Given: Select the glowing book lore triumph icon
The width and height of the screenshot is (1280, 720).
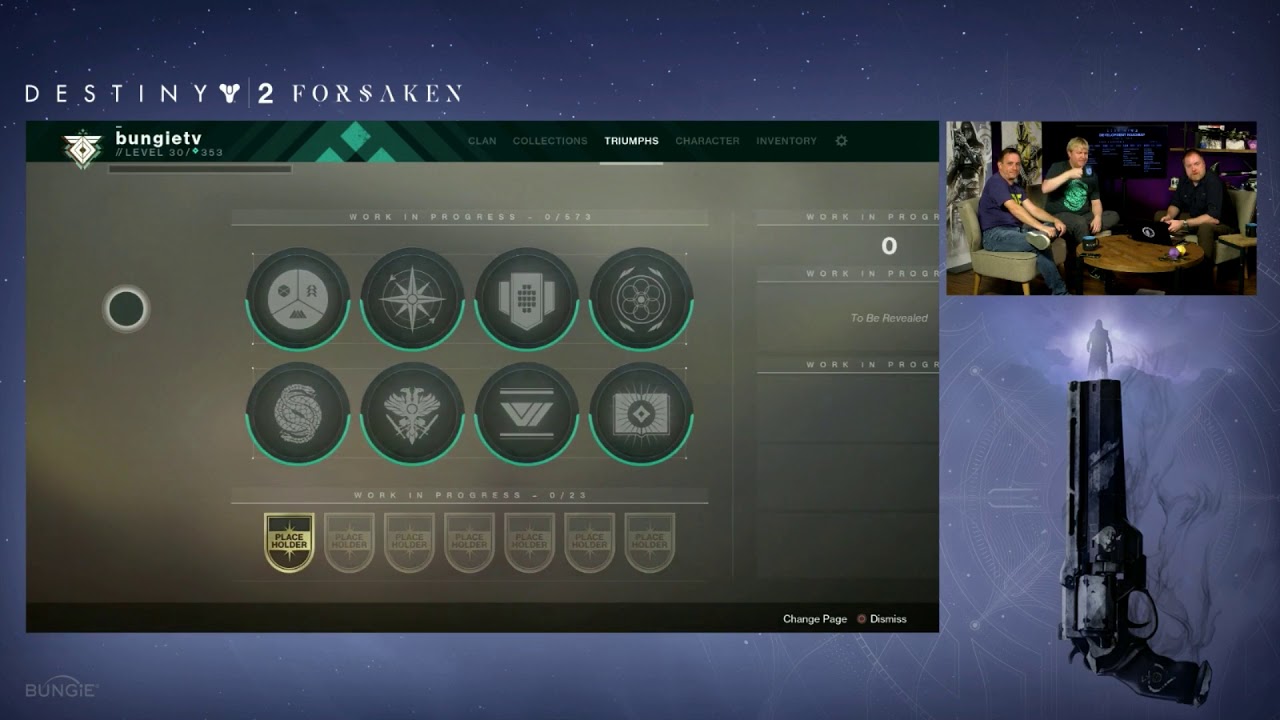Looking at the screenshot, I should click(639, 414).
